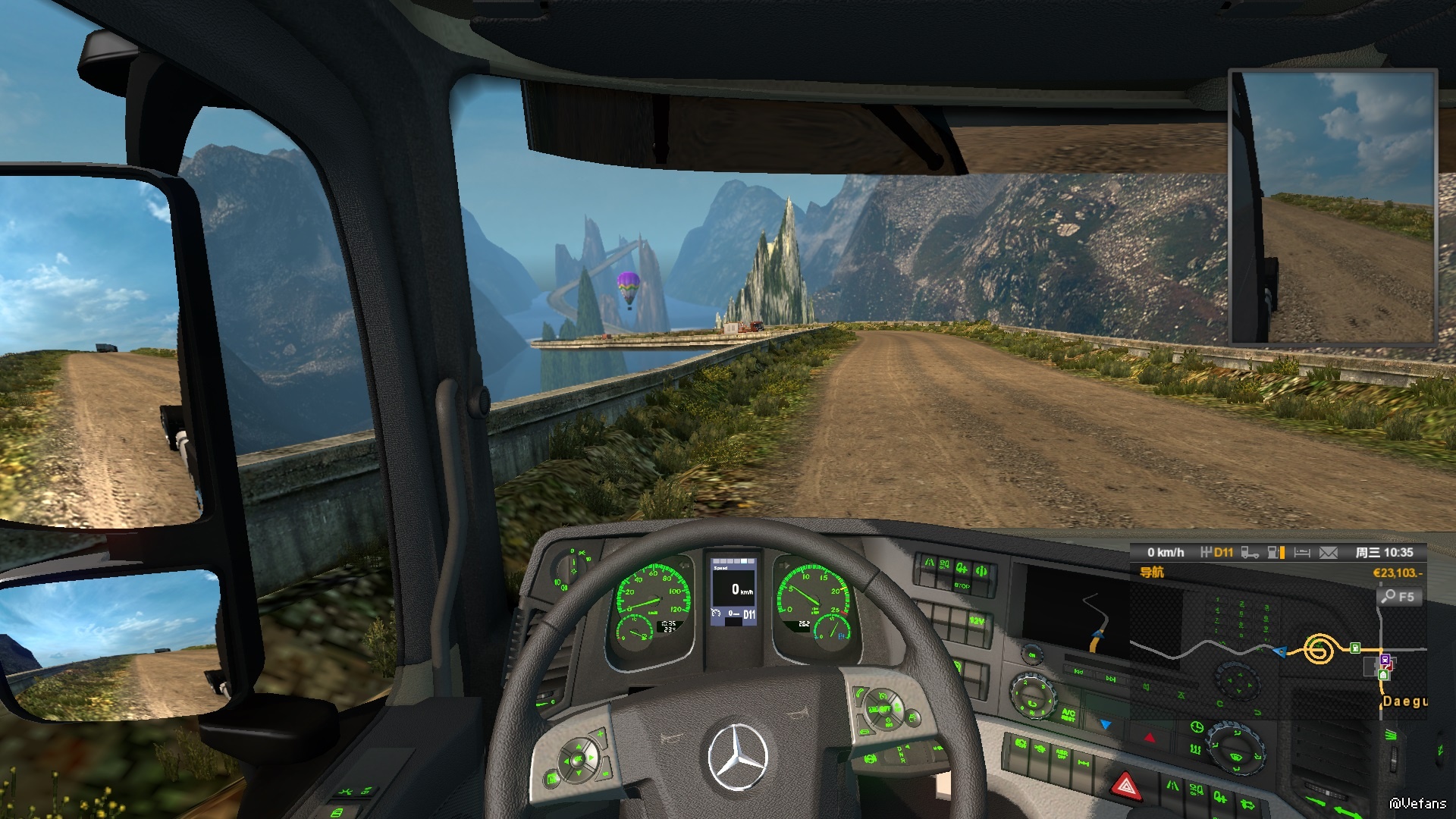Open the envelope mail icon in route advisor
This screenshot has height=819, width=1456.
point(1328,553)
